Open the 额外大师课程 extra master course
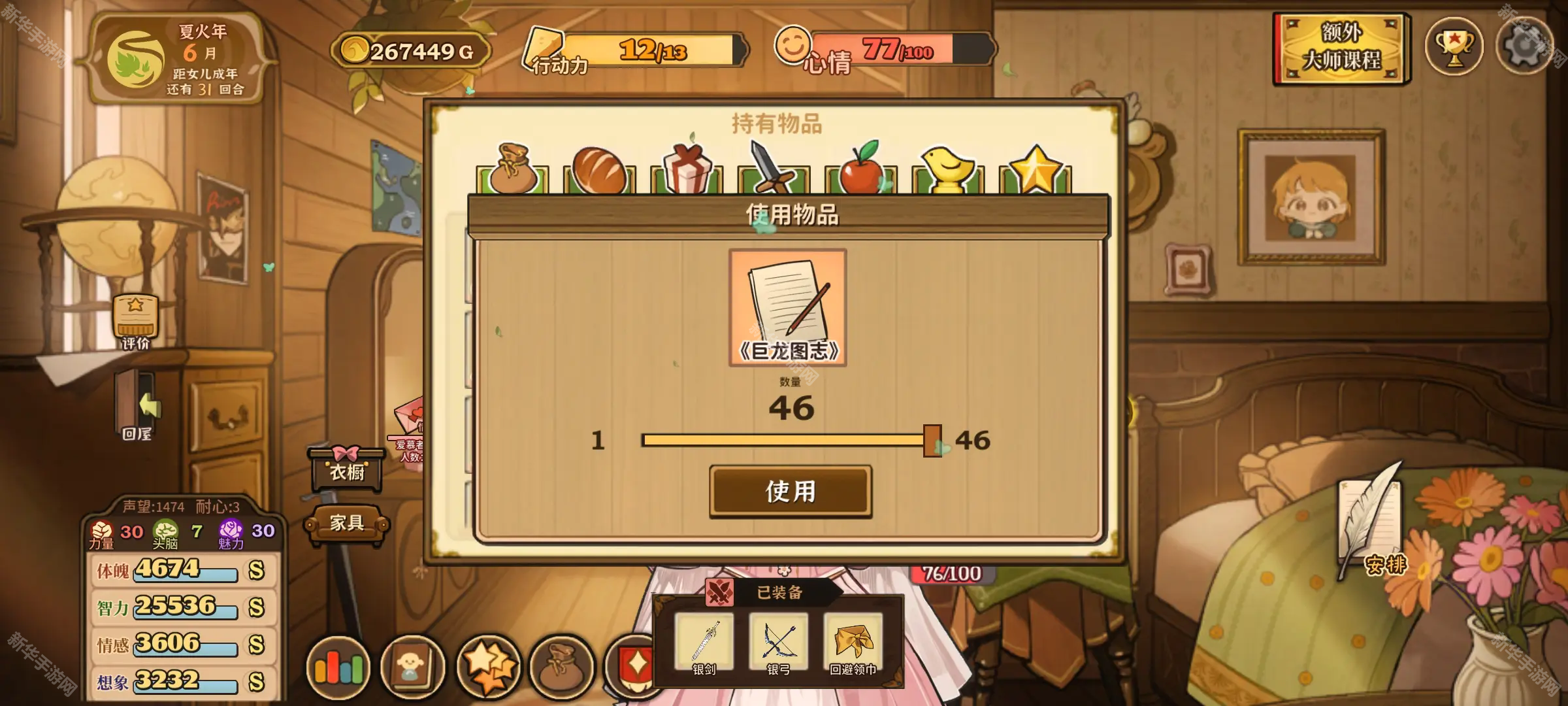The image size is (1568, 706). [1342, 48]
